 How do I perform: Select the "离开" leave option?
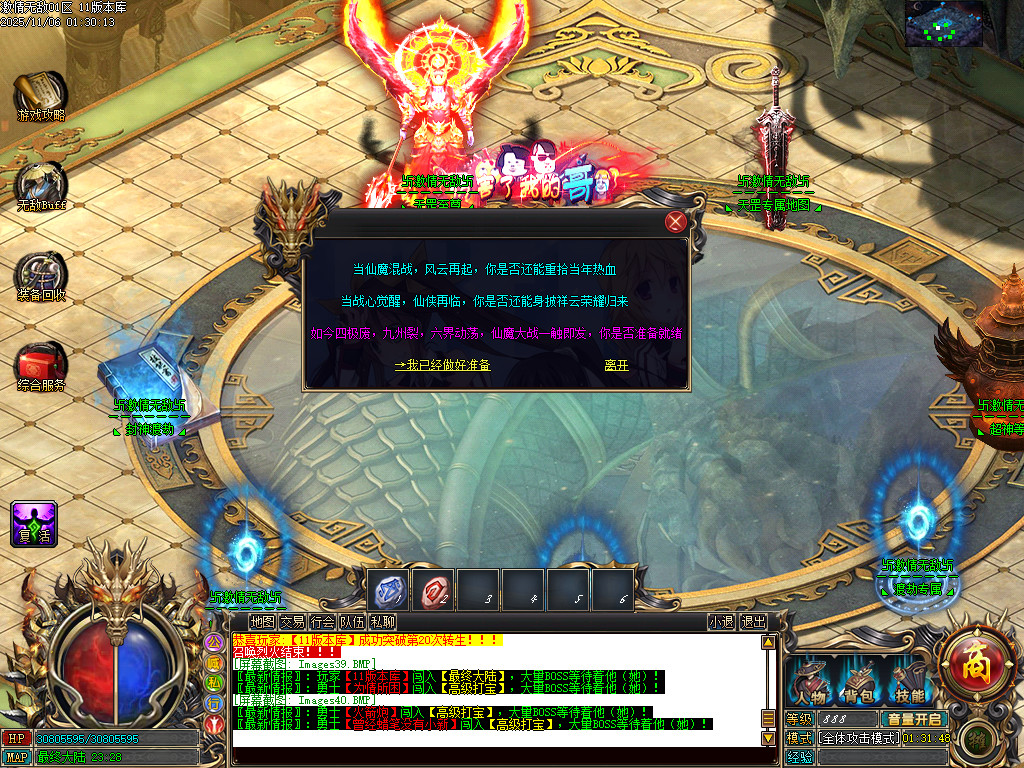(617, 366)
